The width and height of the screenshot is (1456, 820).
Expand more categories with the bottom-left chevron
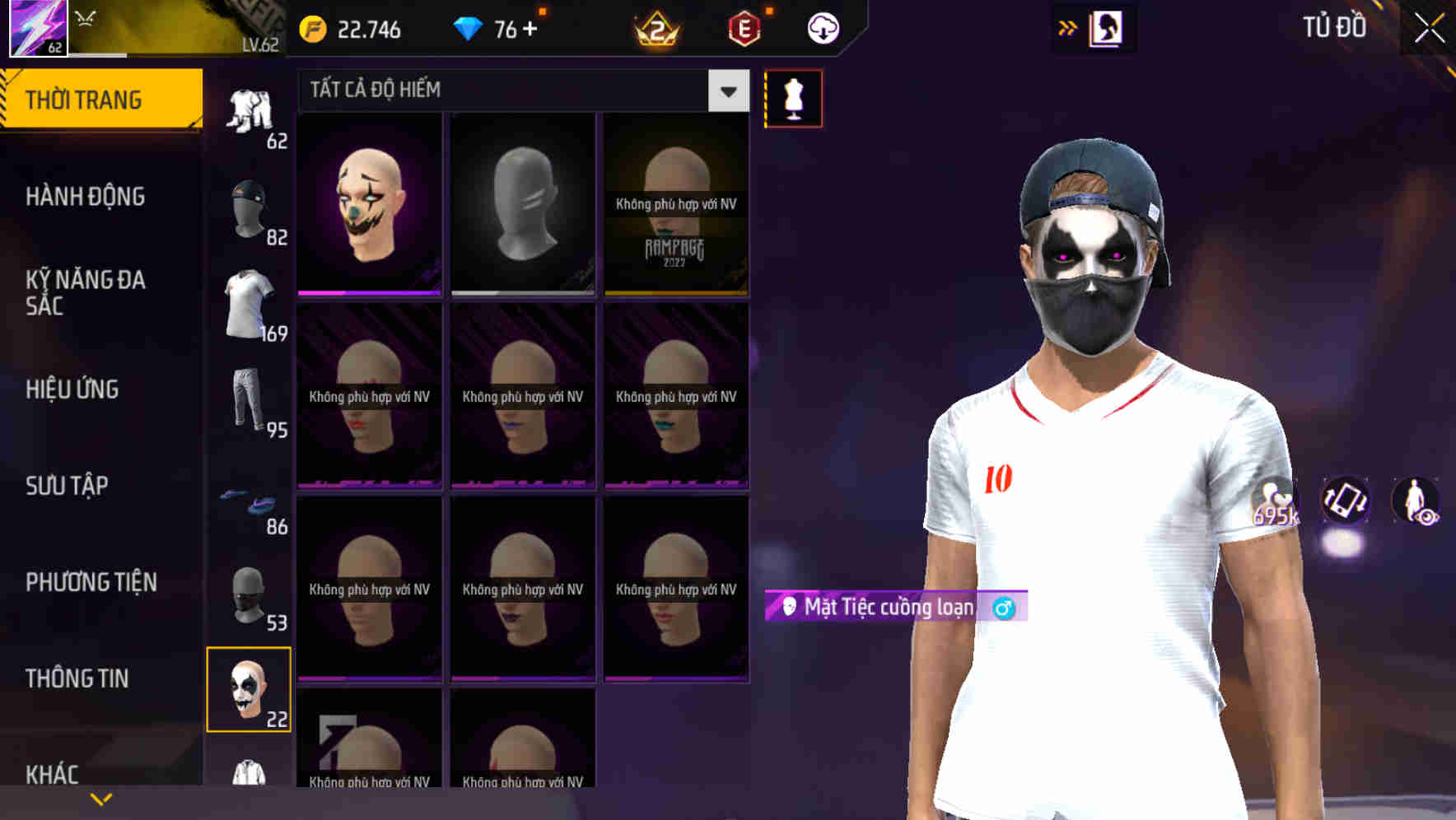pos(100,798)
